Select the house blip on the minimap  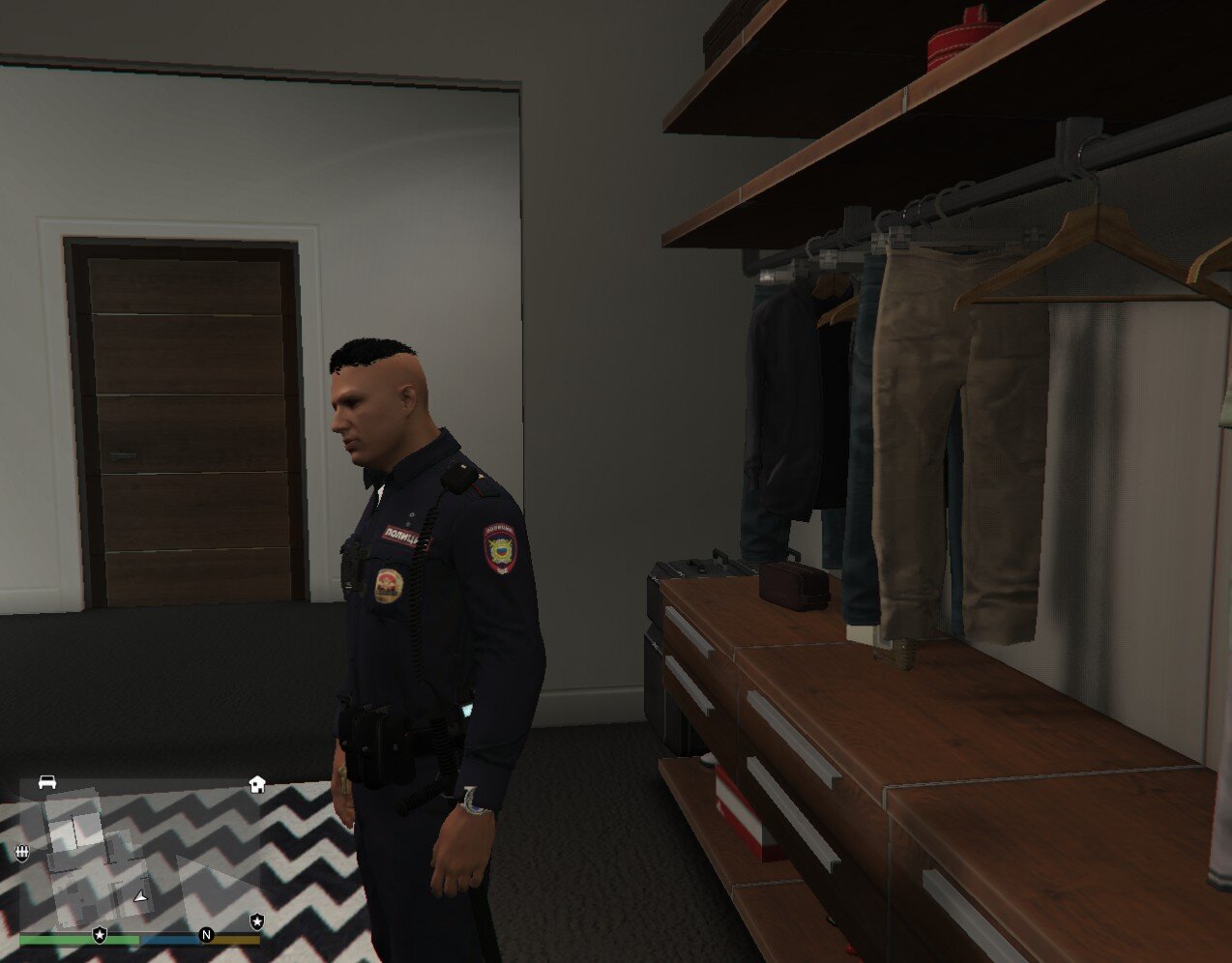[257, 784]
